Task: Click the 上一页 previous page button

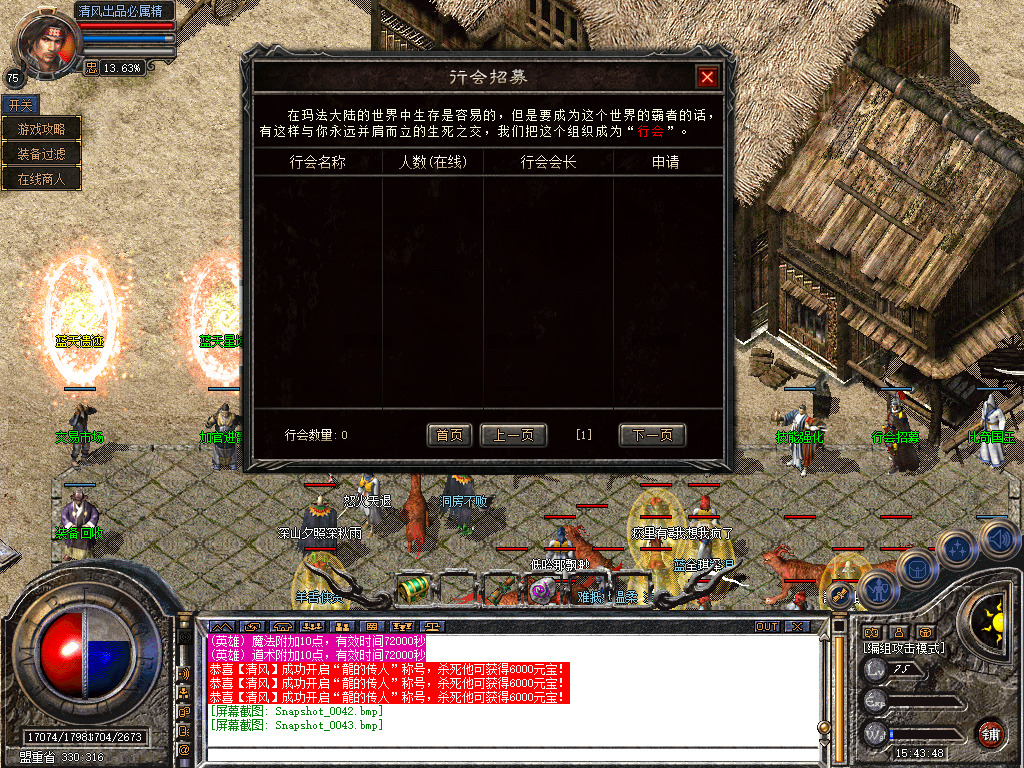Action: [513, 435]
